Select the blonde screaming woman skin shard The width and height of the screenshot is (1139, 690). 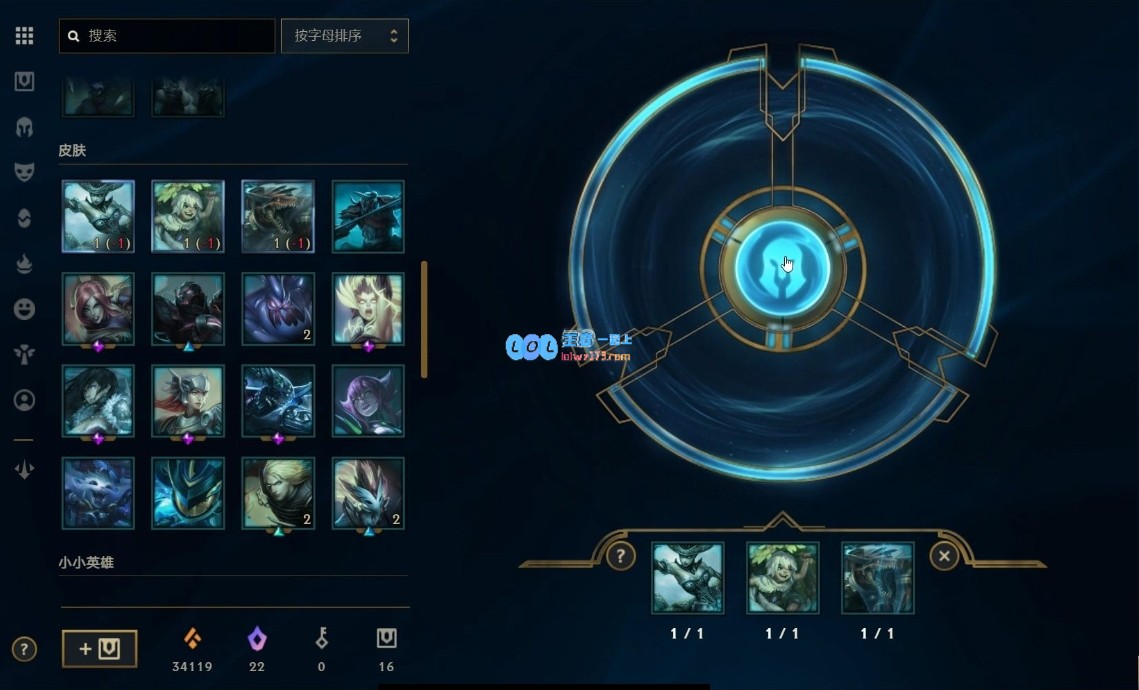368,309
